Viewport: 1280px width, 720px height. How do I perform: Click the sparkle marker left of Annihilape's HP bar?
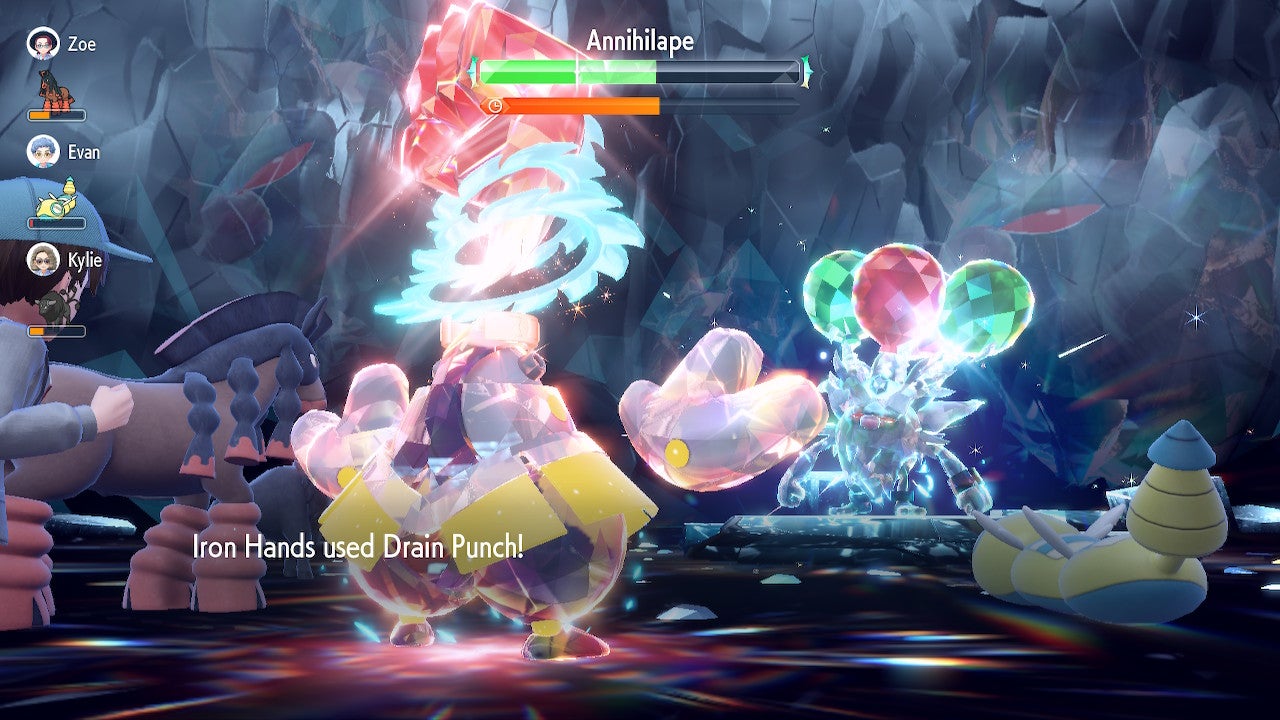click(x=473, y=71)
